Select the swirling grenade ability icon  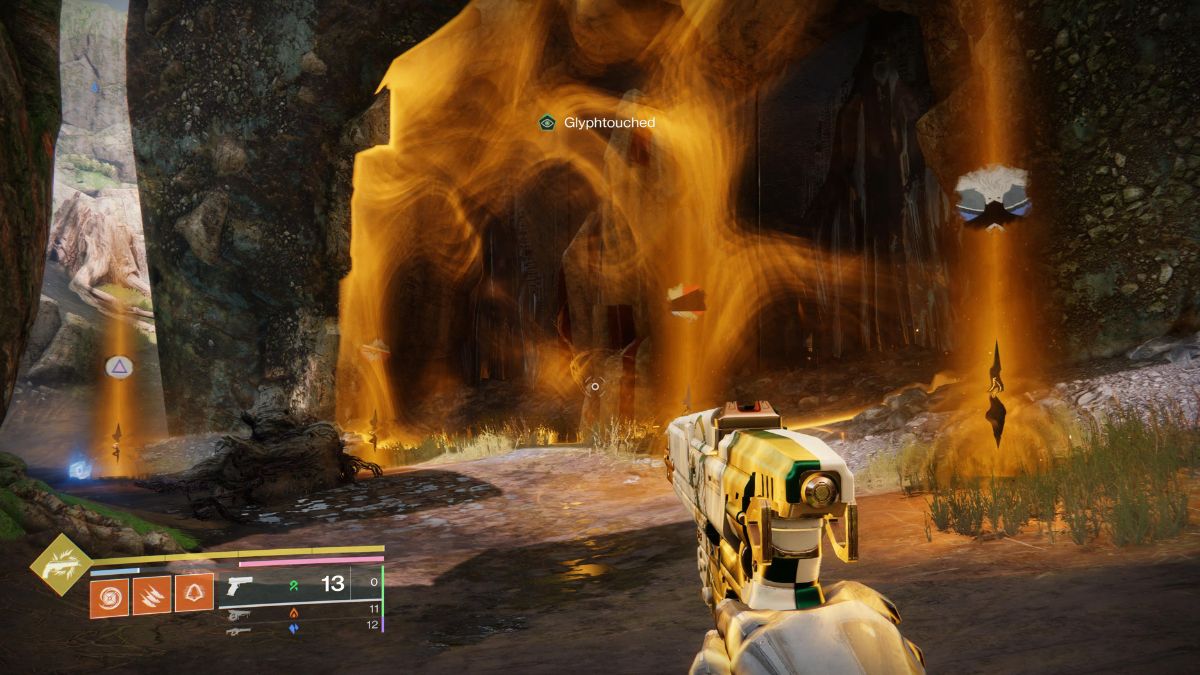[109, 597]
